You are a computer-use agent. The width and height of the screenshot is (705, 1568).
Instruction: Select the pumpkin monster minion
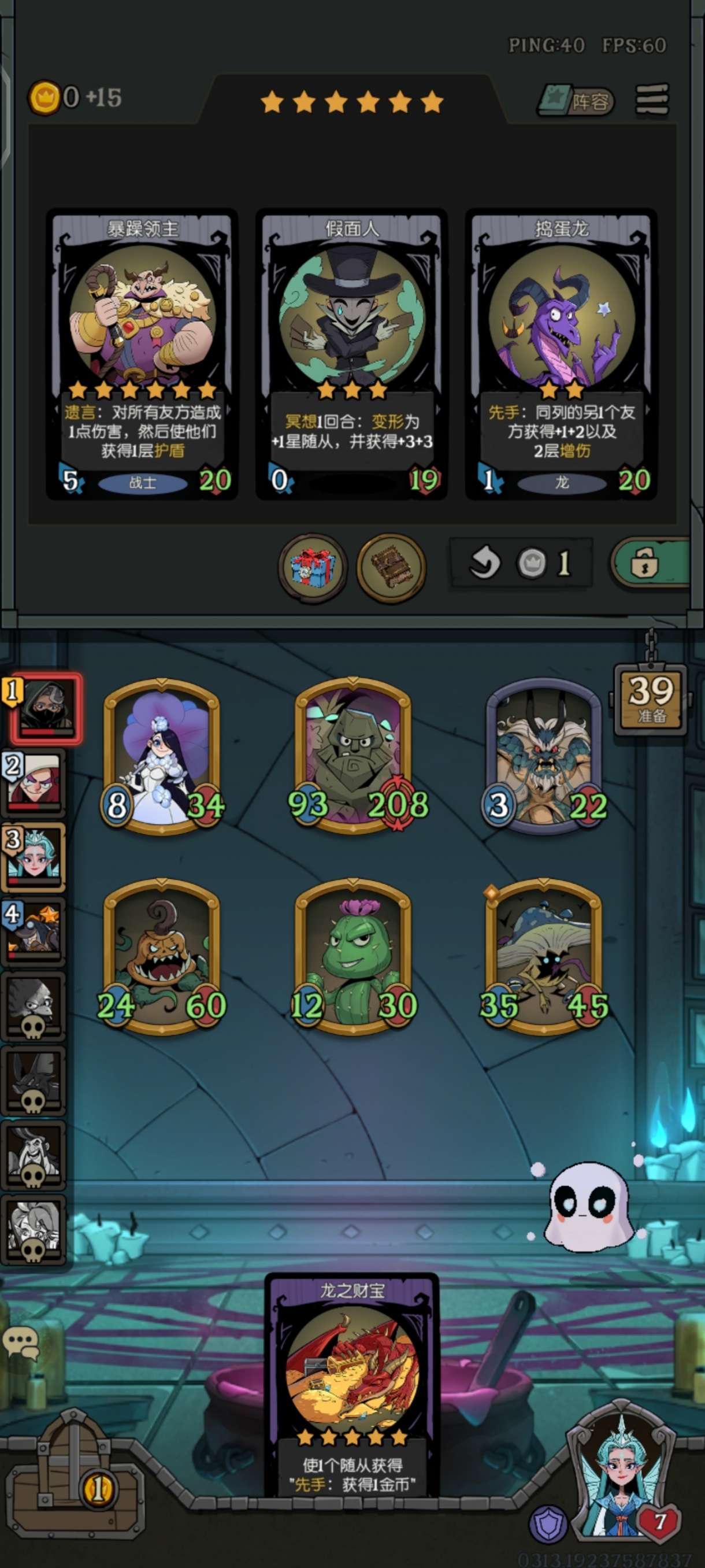(x=162, y=957)
